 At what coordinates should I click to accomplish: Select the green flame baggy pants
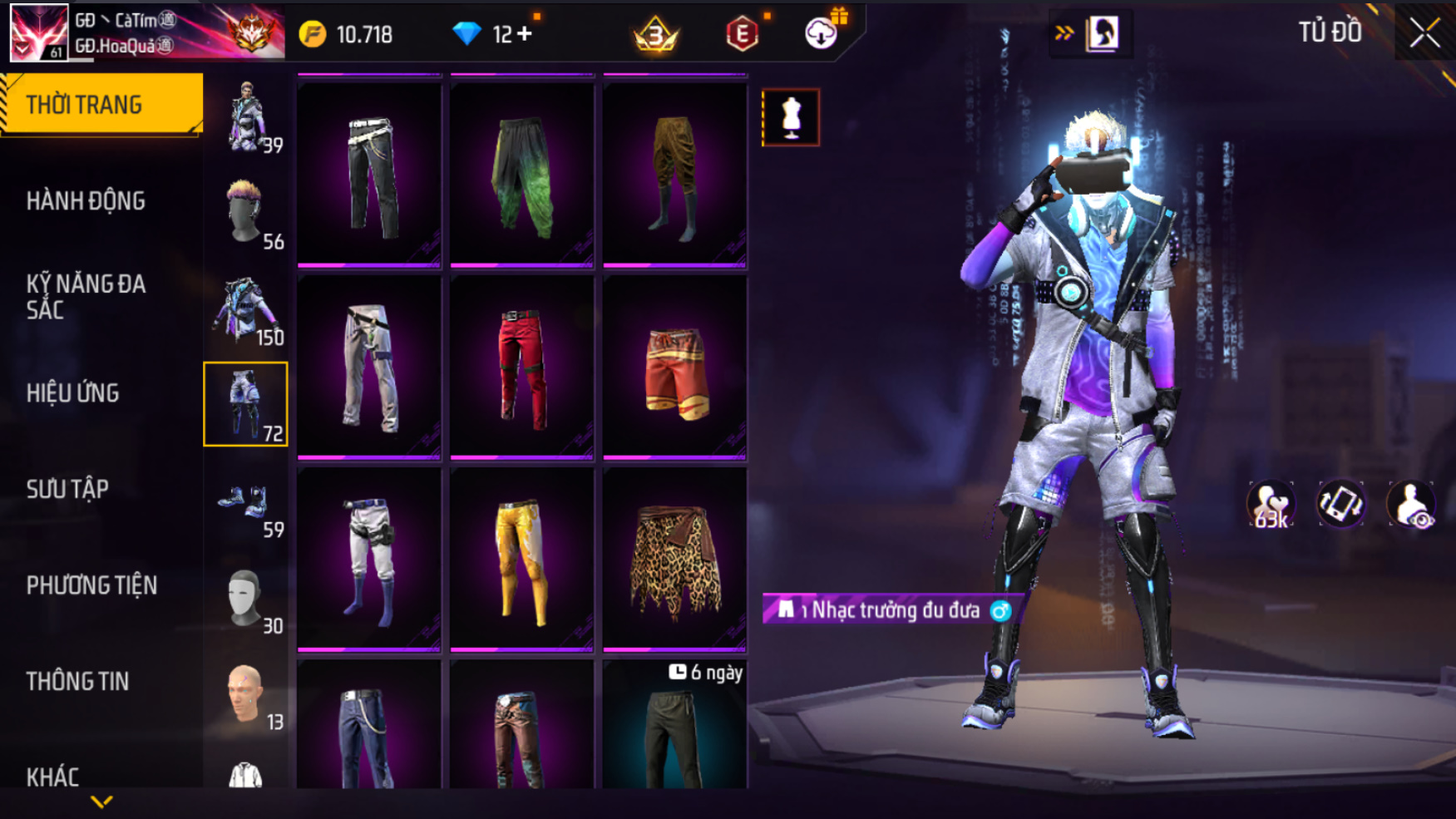click(522, 175)
